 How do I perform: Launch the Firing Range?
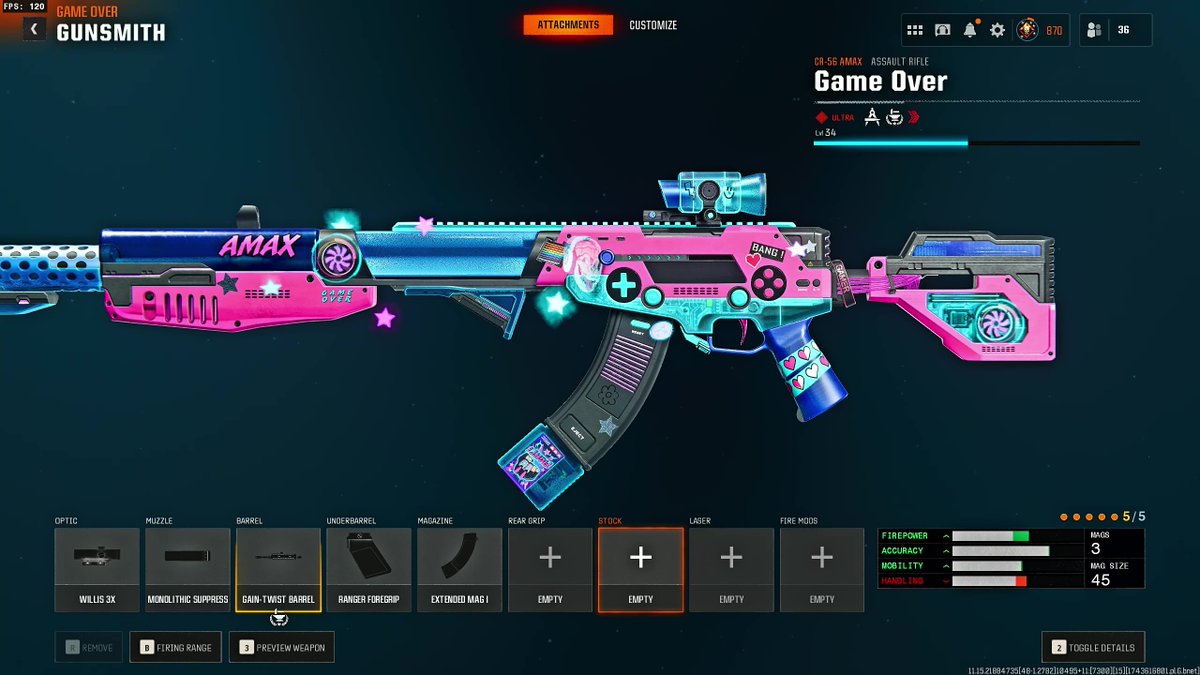point(175,647)
